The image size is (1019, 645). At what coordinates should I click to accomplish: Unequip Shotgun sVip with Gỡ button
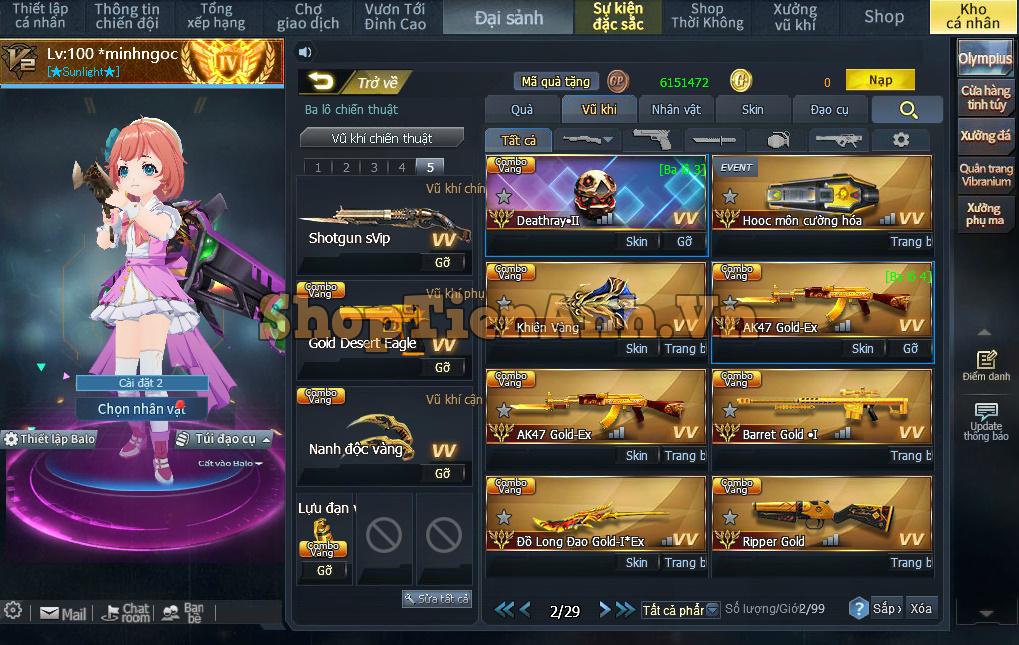[442, 262]
